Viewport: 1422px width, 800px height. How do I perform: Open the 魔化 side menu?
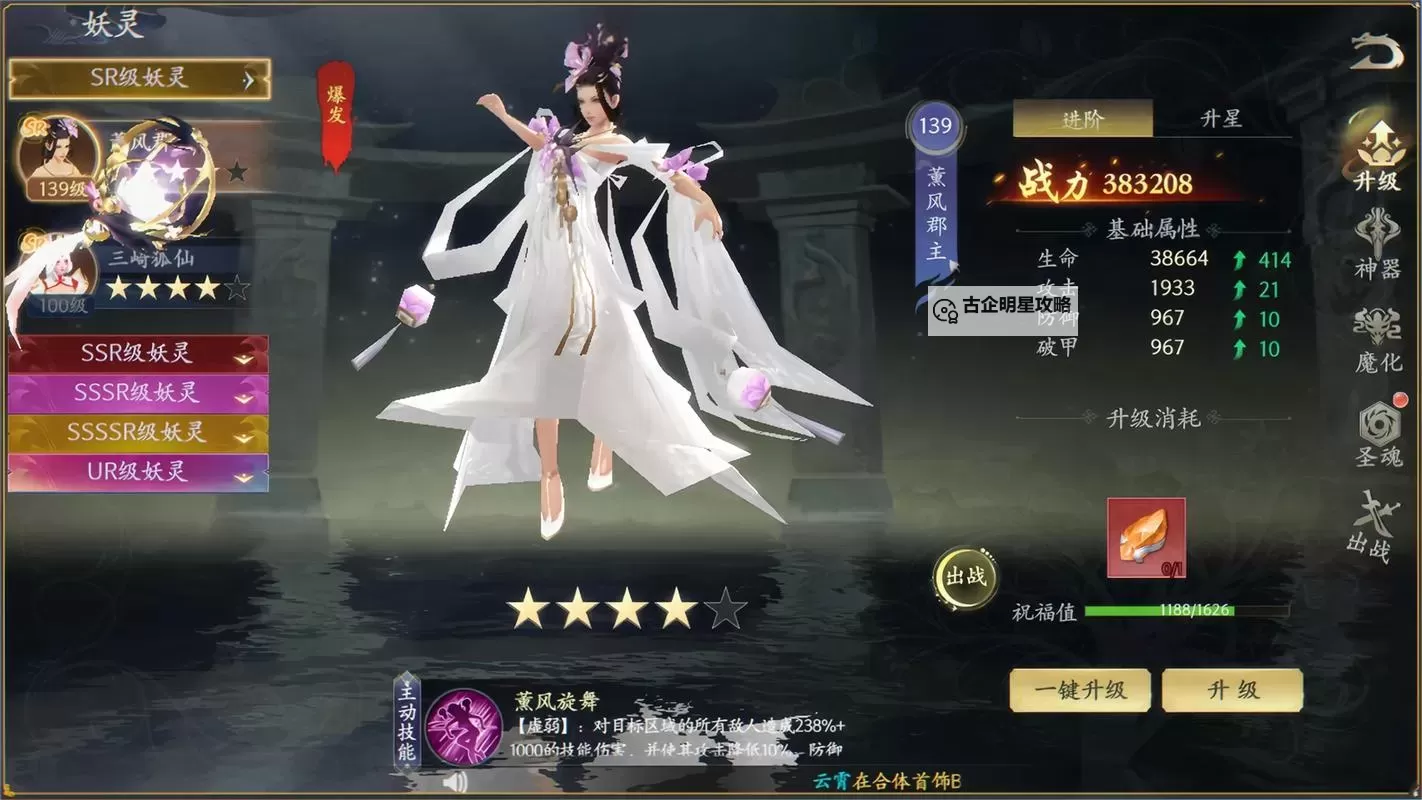point(1377,339)
